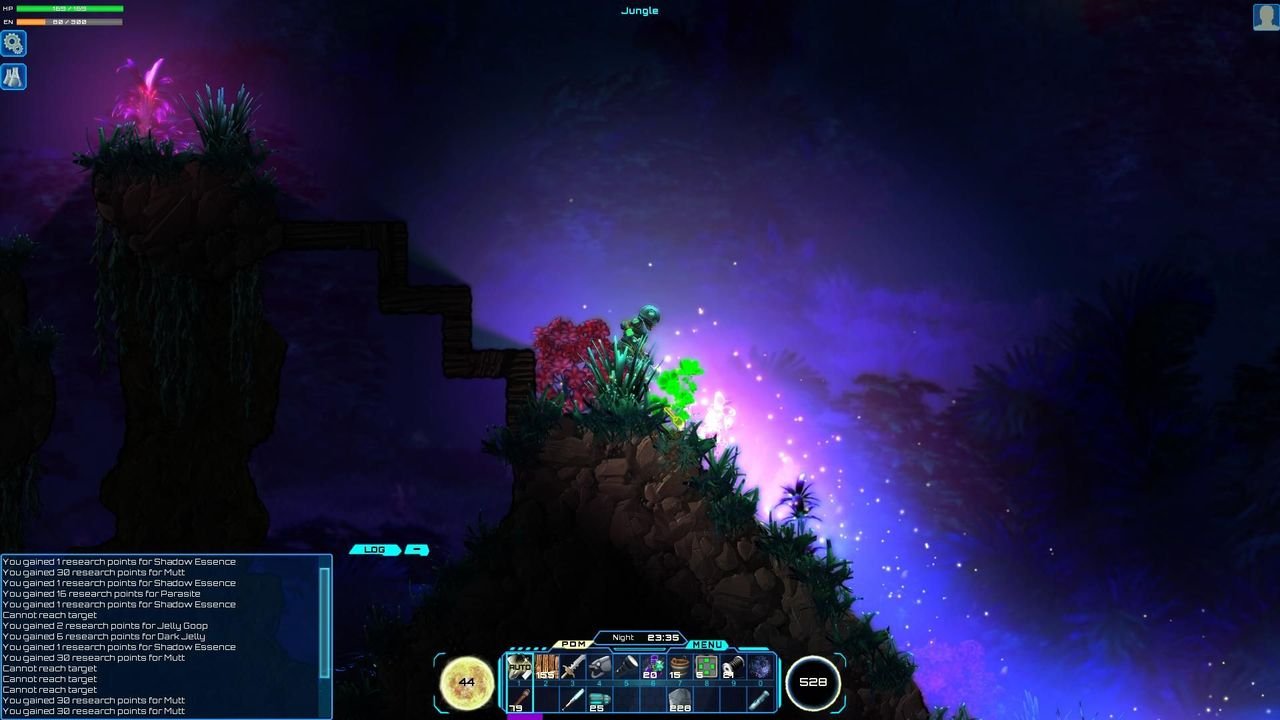Select the flashlight hotbar slot
The image size is (1280, 720).
(627, 667)
